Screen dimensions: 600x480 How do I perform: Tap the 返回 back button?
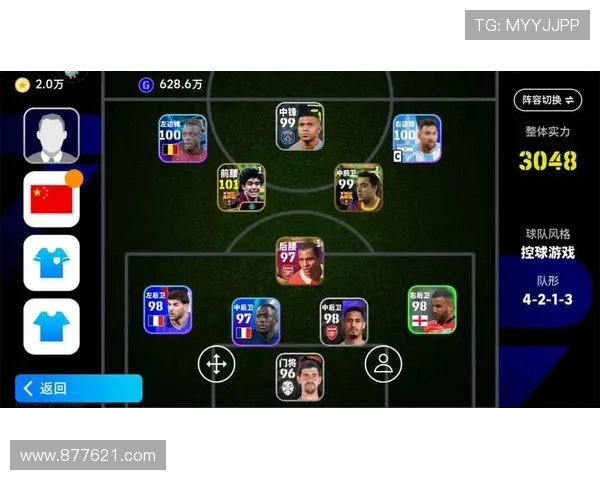point(78,388)
